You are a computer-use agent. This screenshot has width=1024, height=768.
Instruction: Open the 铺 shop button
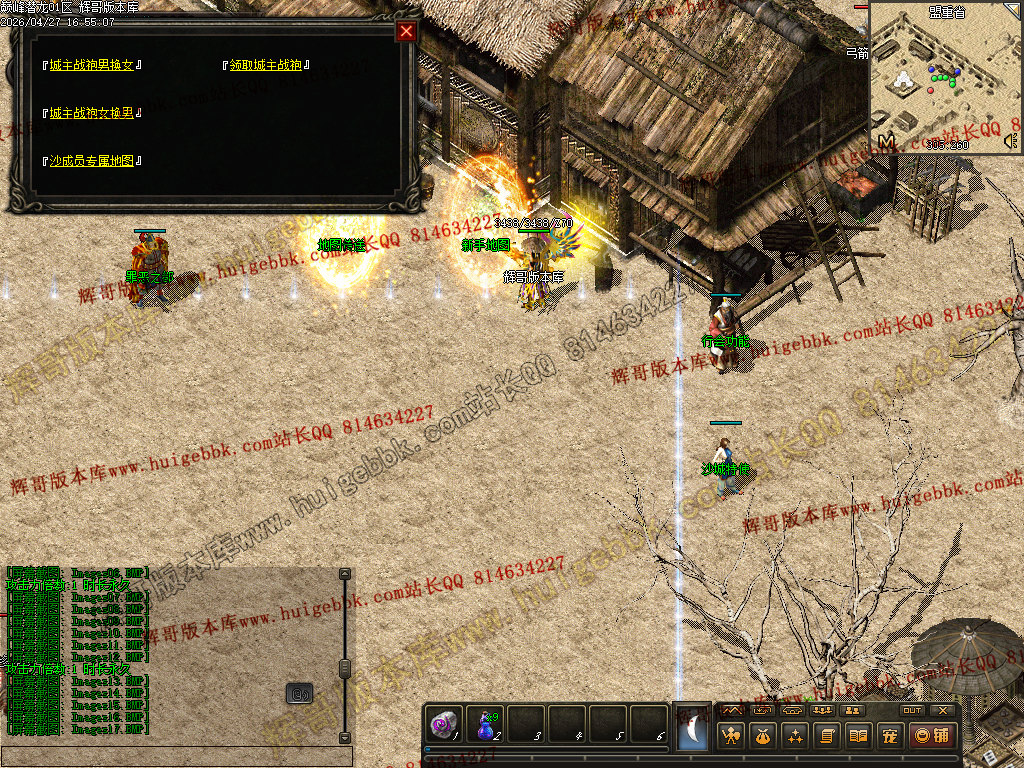coord(932,736)
